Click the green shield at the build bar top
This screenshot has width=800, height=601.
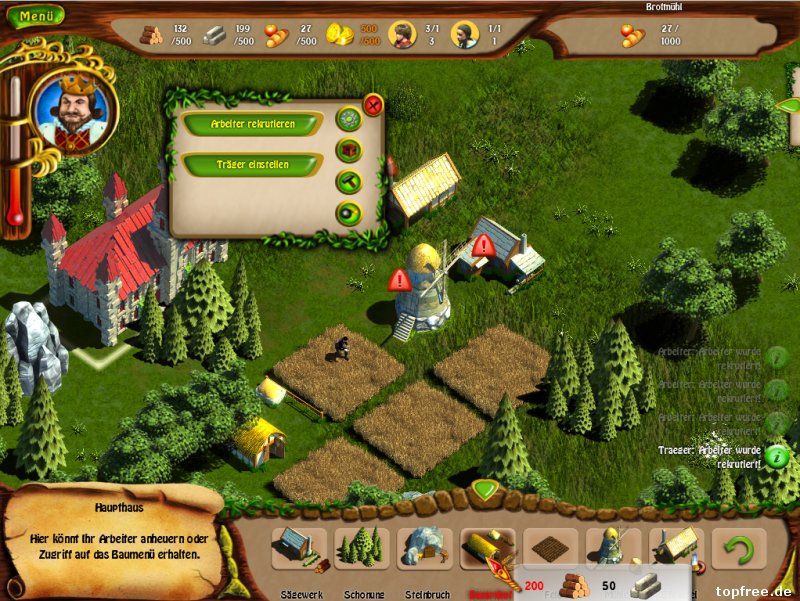click(x=485, y=491)
